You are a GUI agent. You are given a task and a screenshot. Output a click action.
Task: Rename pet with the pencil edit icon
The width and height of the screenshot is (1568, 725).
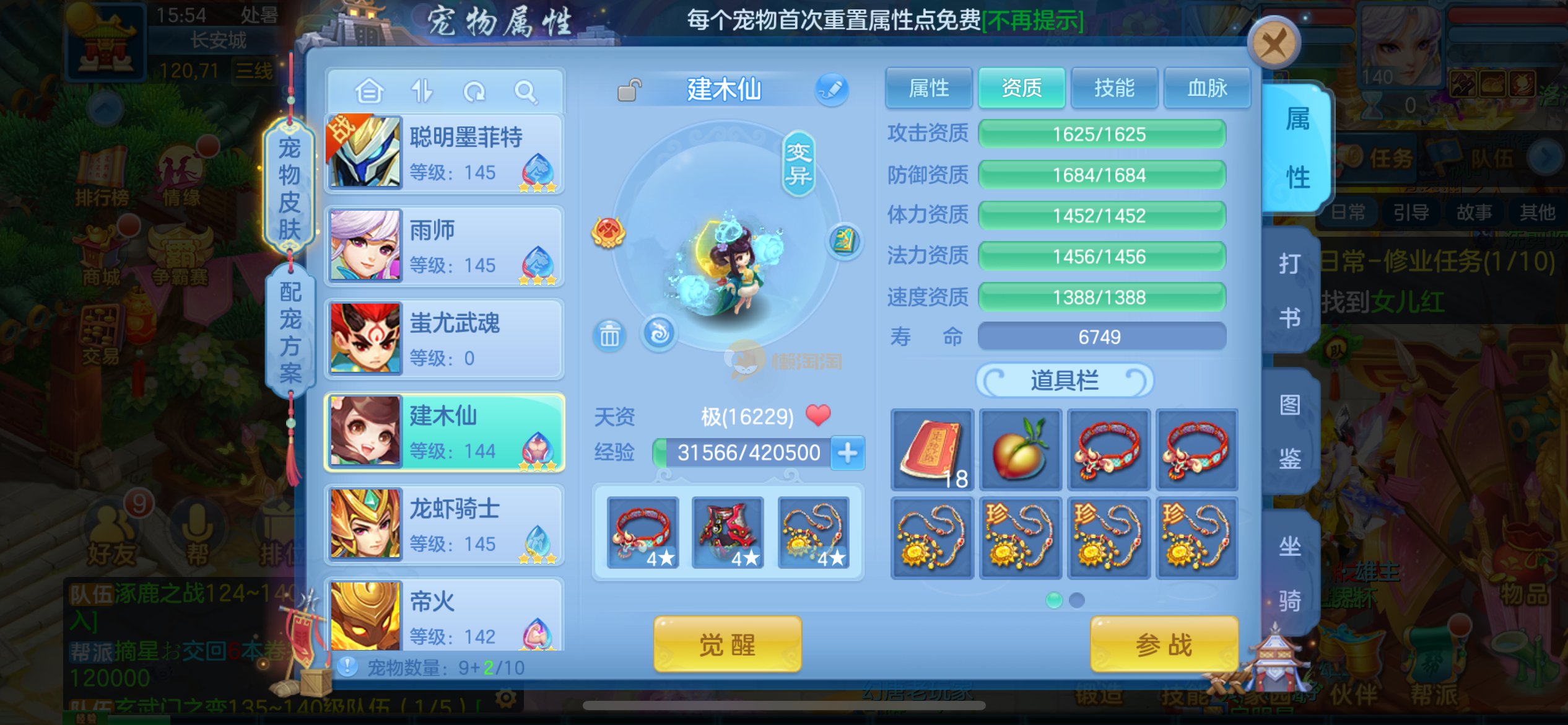pyautogui.click(x=831, y=89)
